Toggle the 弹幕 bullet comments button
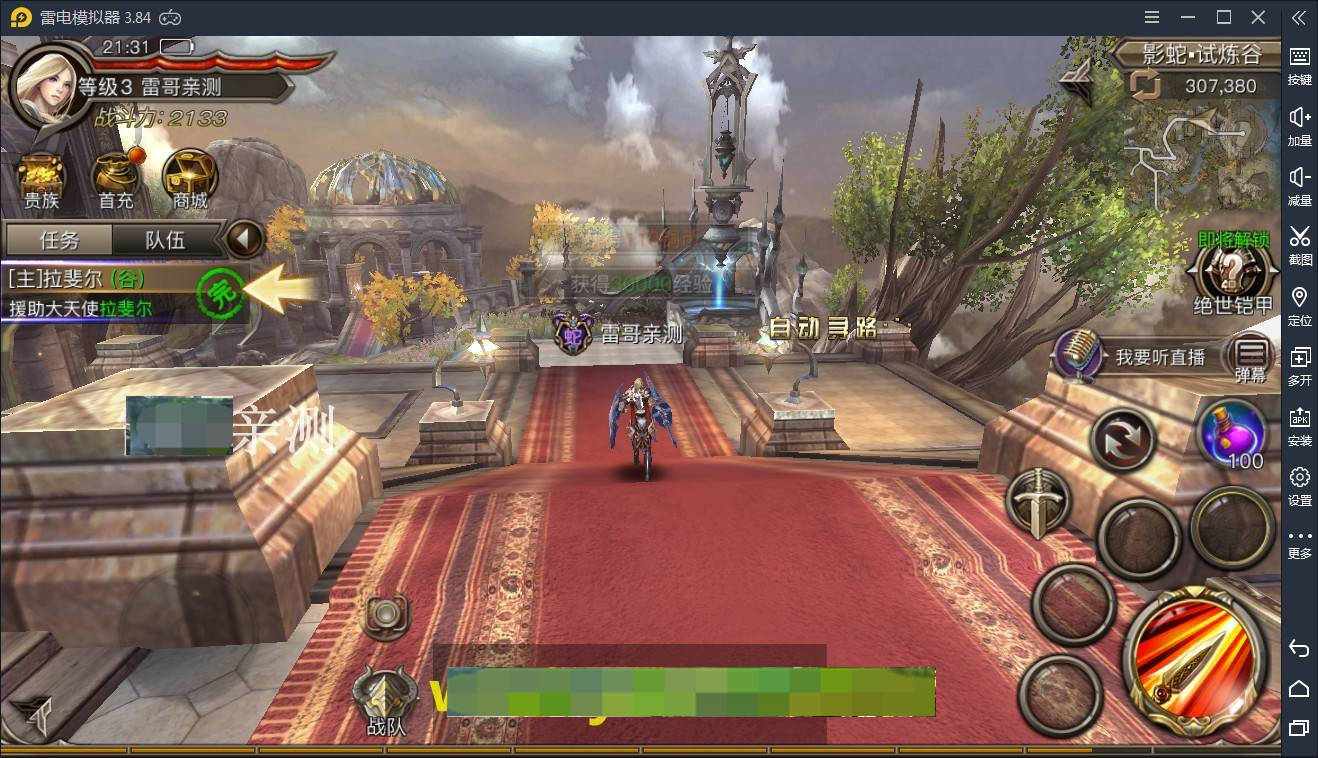The height and width of the screenshot is (758, 1318). pos(1251,358)
